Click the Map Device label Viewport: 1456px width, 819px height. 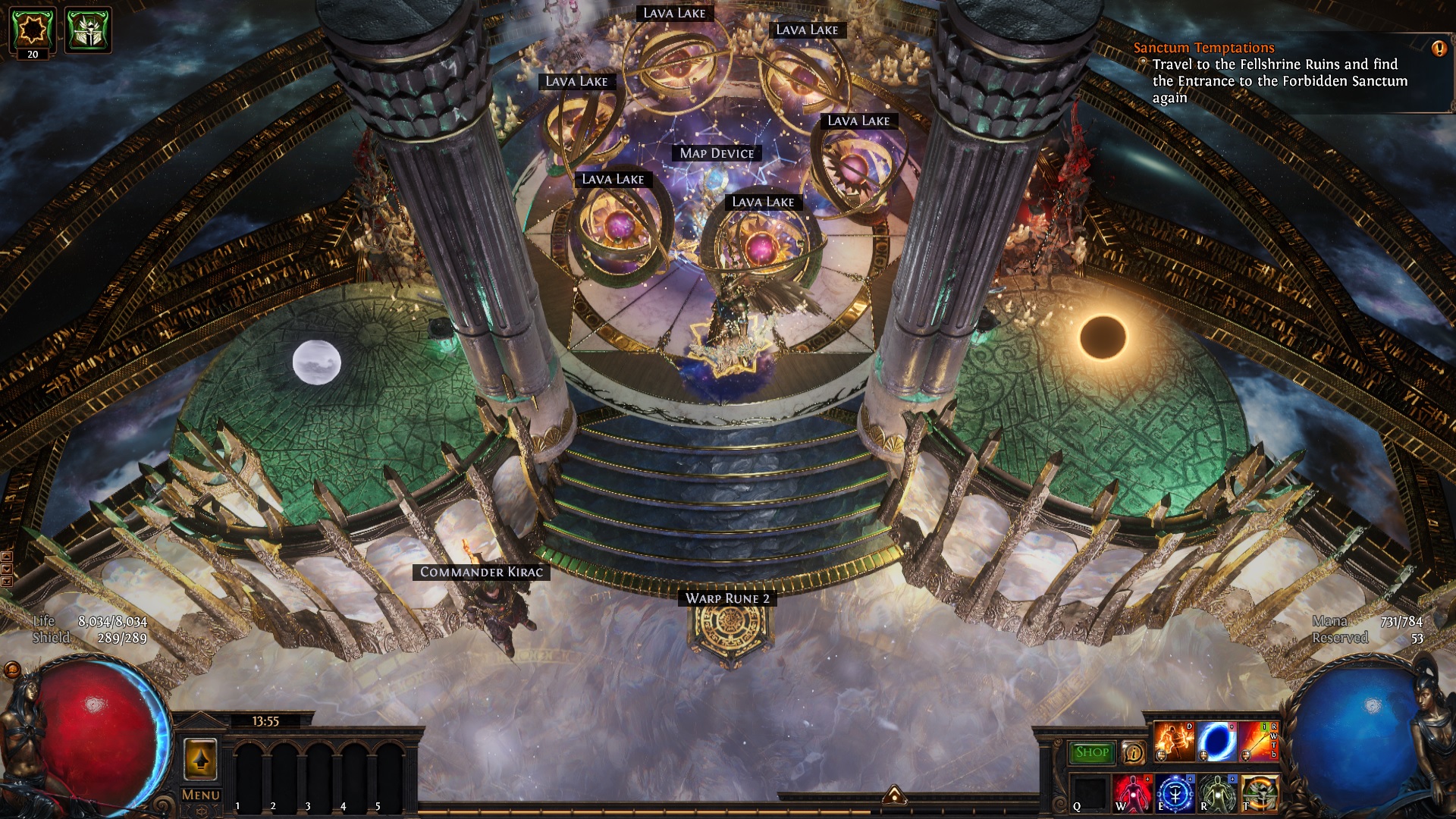pos(717,153)
